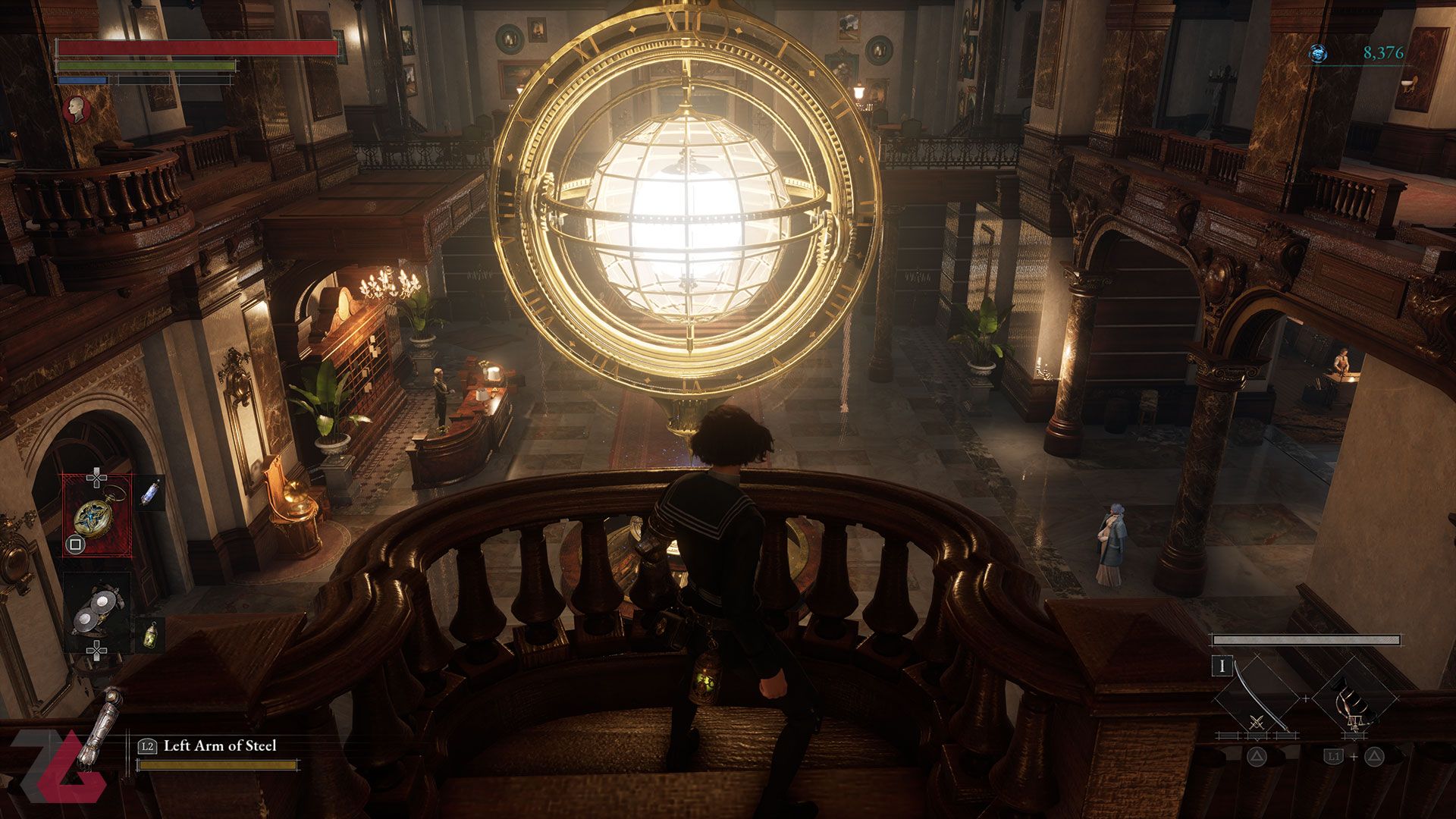Select the green lantern item slot
1456x819 pixels.
pos(150,635)
